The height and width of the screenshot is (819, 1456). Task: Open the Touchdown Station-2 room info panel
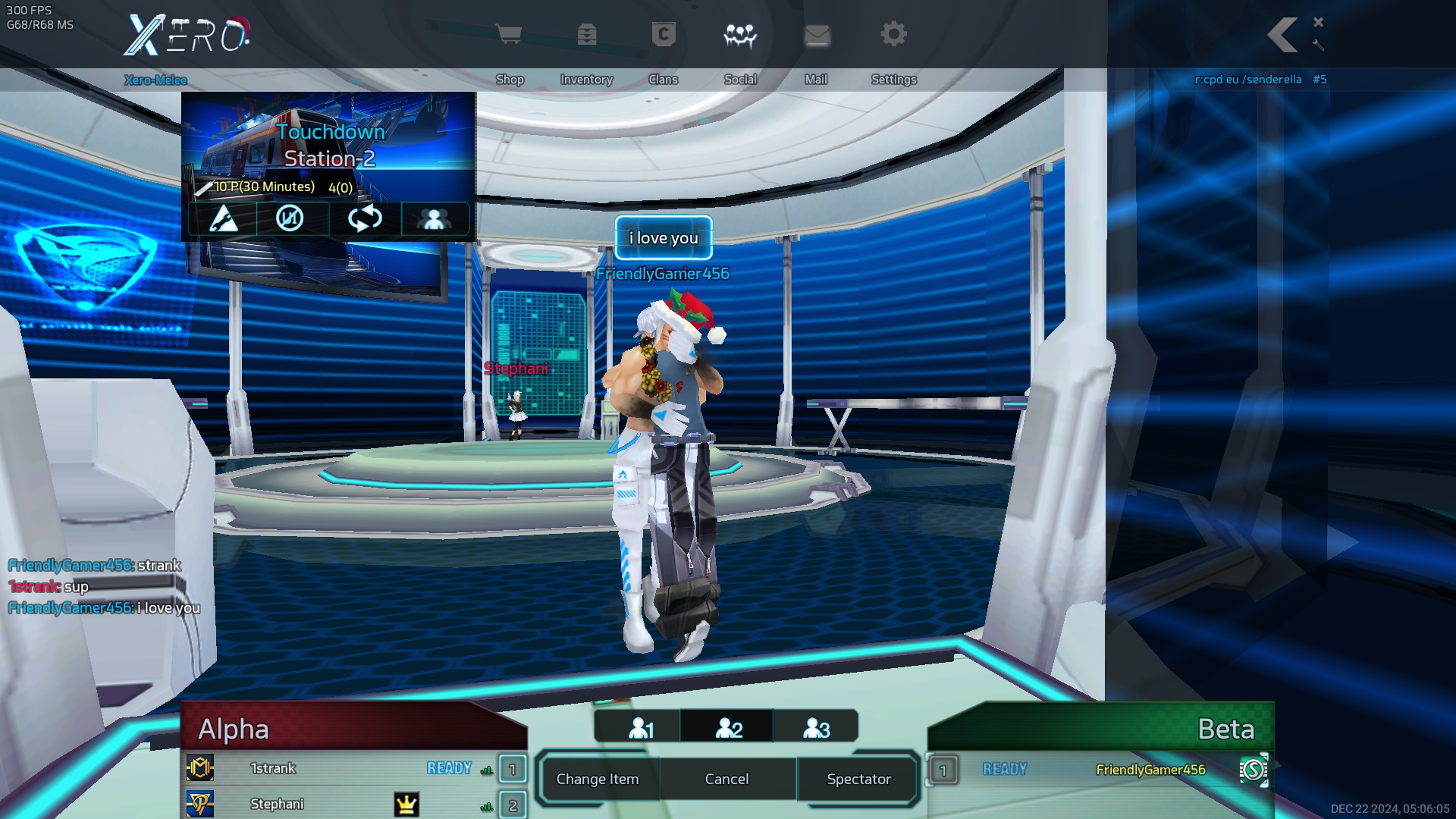click(329, 144)
